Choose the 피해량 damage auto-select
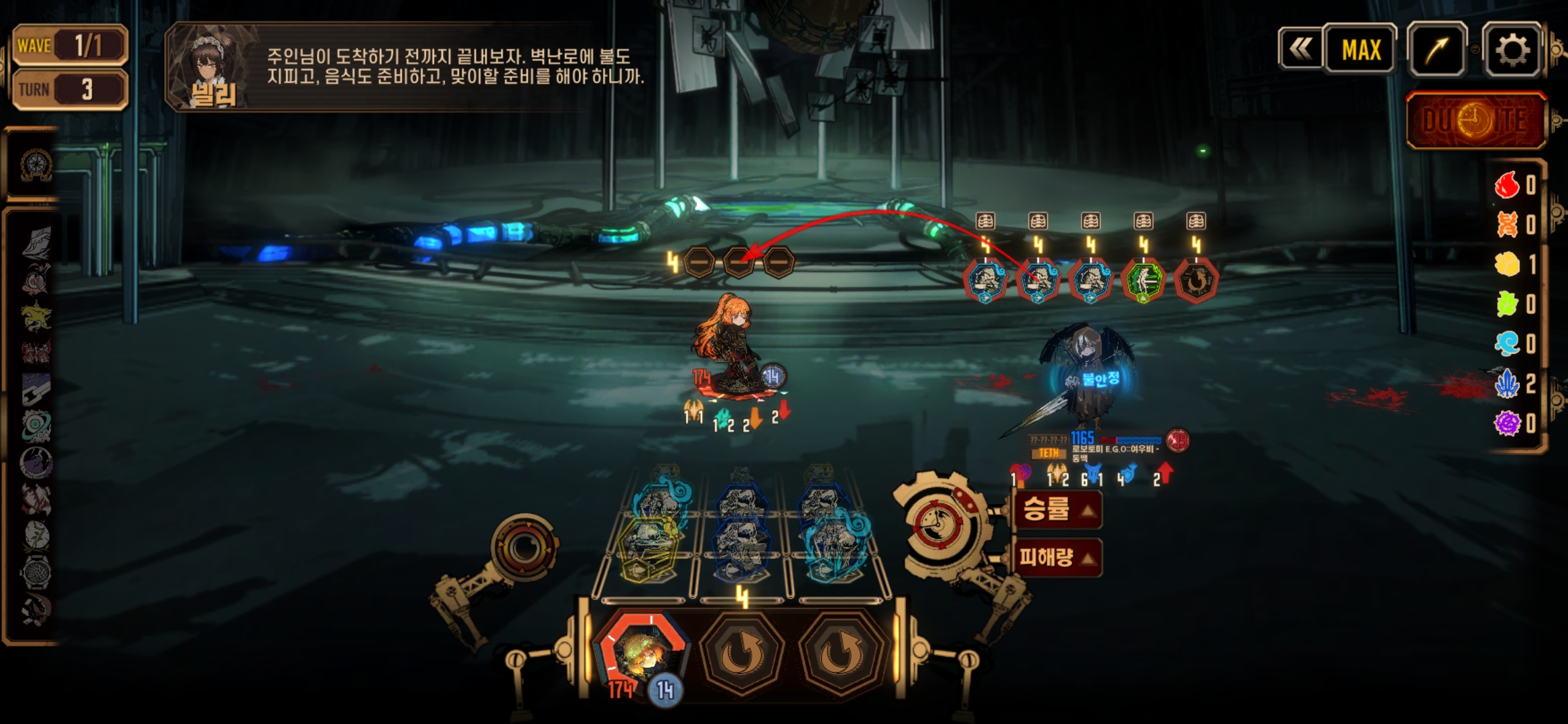This screenshot has width=1568, height=724. (x=1057, y=556)
